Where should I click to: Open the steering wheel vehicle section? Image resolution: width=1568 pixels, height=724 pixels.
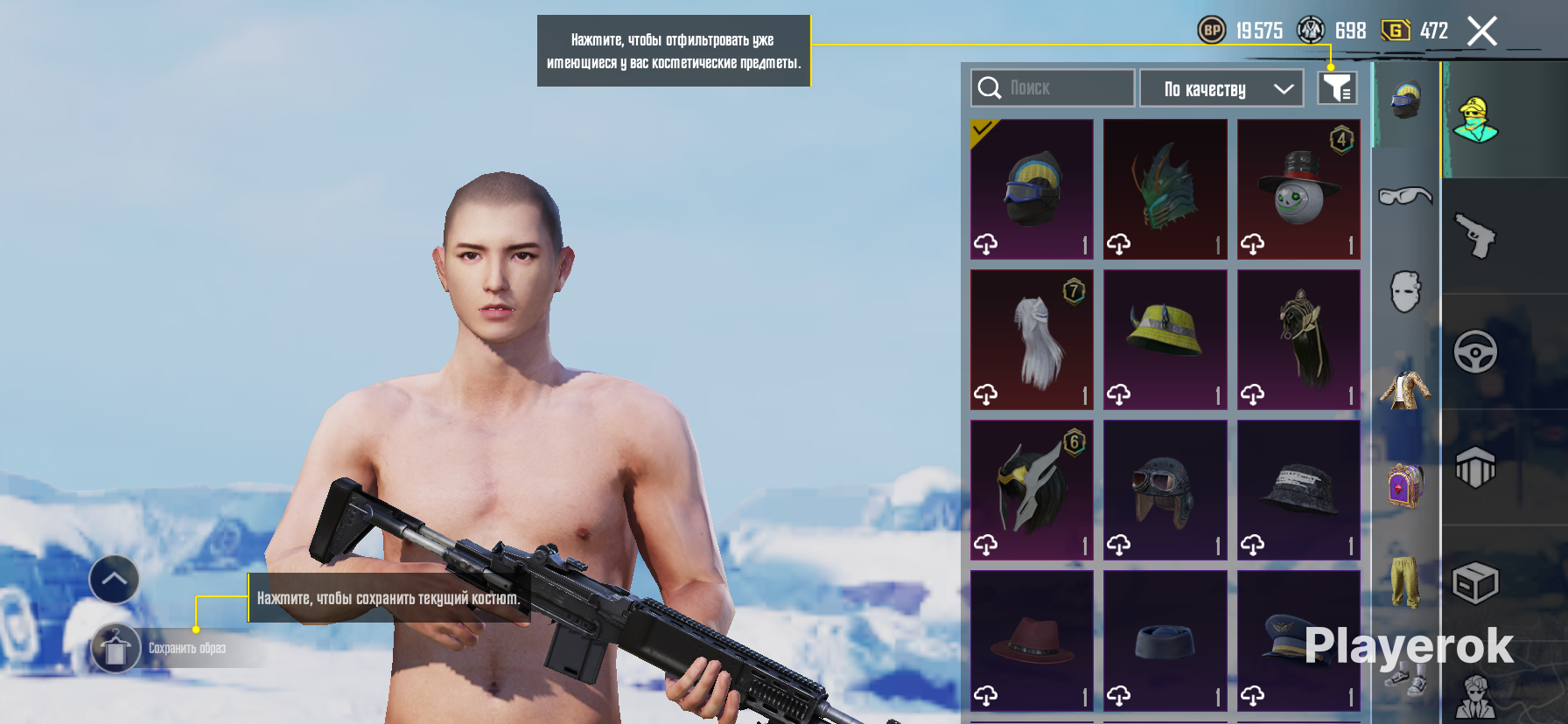pos(1476,352)
